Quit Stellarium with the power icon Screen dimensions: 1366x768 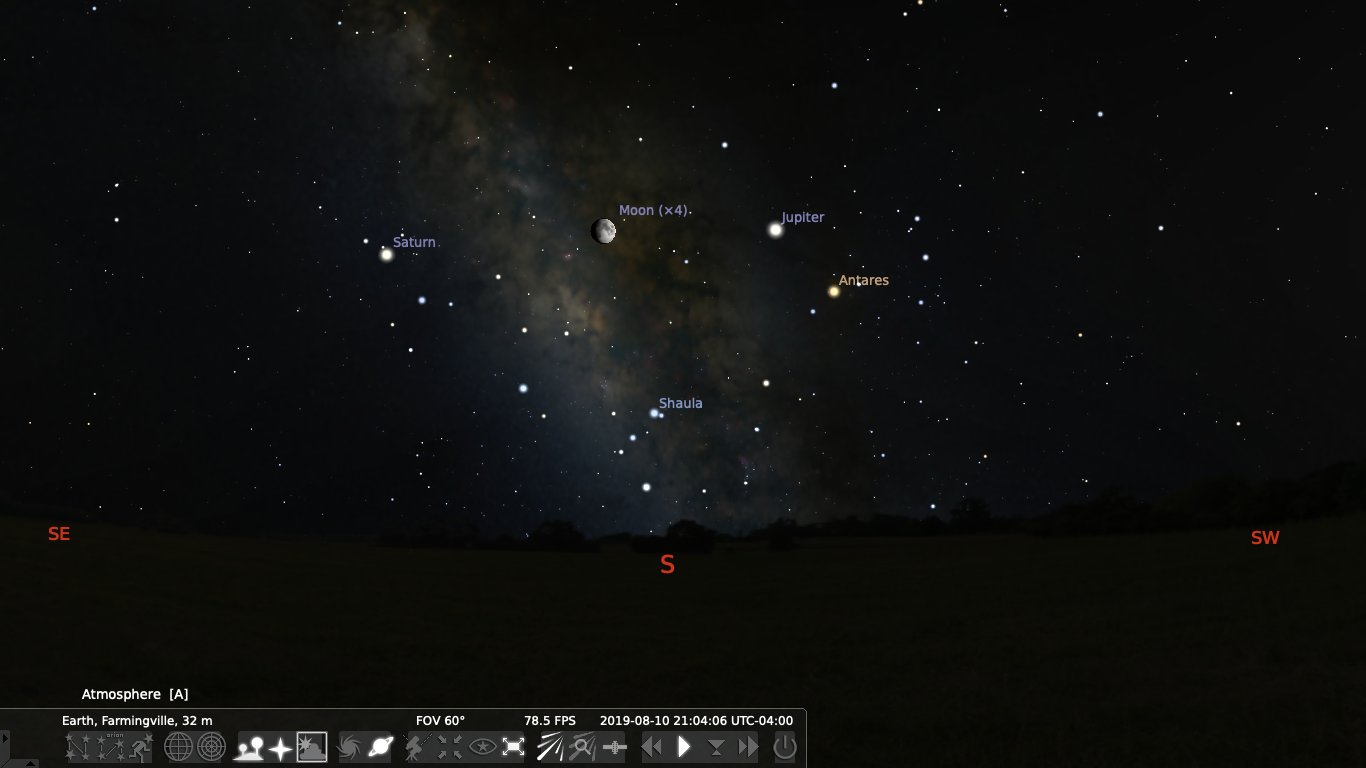[785, 747]
